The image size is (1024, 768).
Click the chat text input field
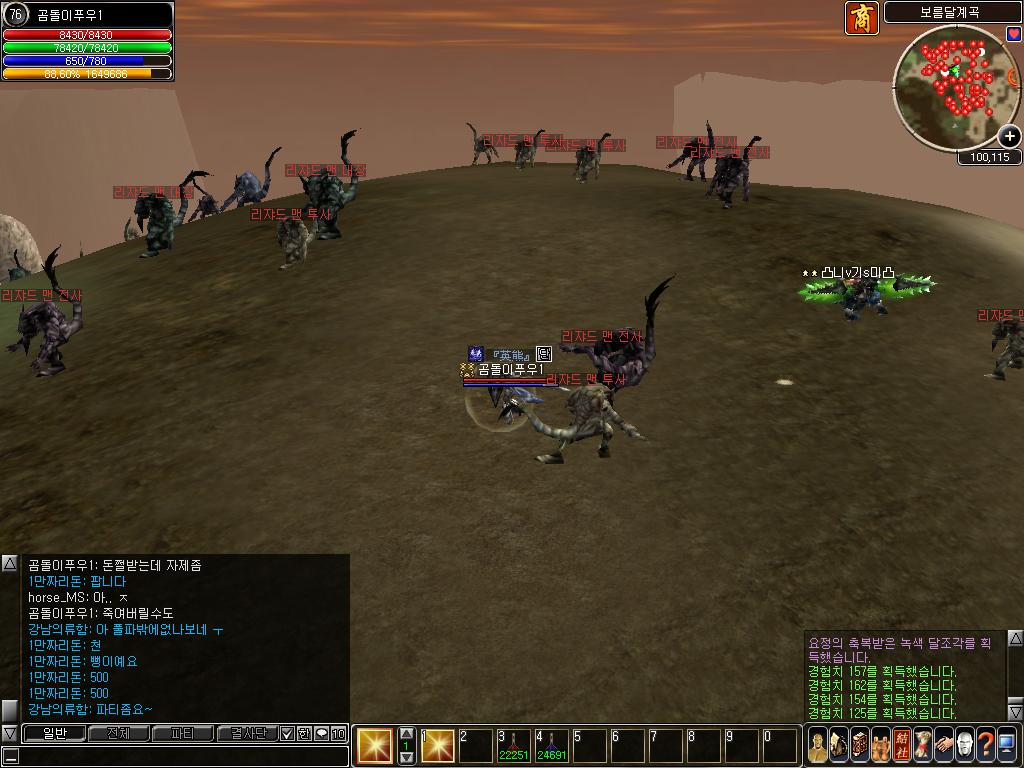pos(180,756)
